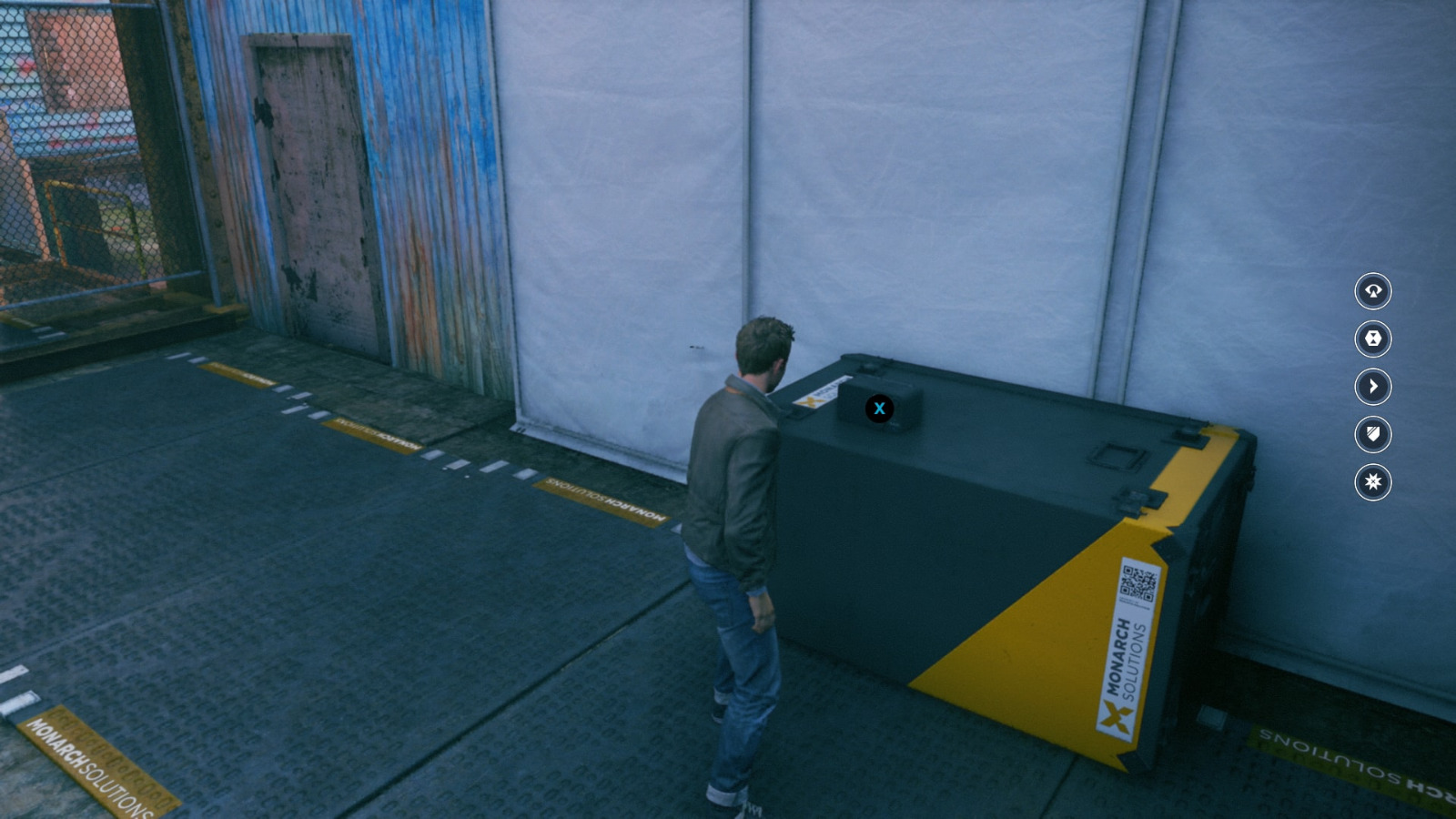Select the Time Vision eye ability icon
1456x819 pixels.
pos(1372,293)
